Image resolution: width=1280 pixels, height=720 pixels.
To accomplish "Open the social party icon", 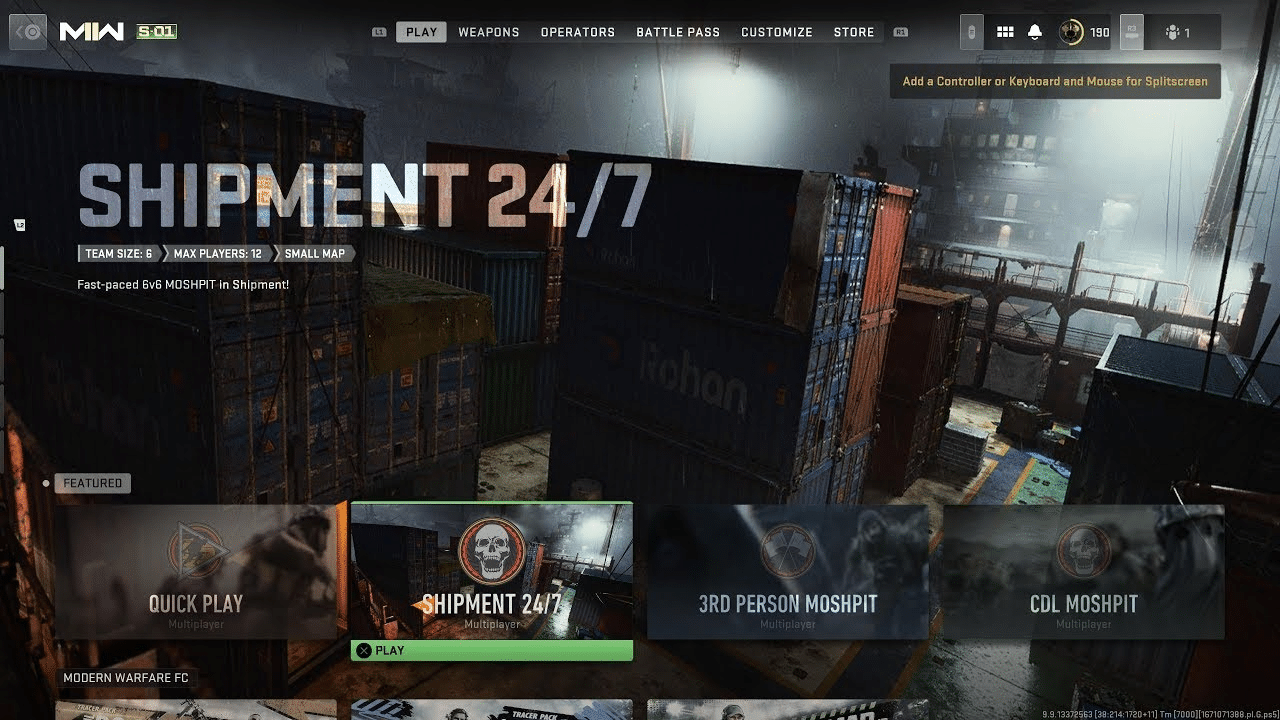I will (x=1178, y=32).
